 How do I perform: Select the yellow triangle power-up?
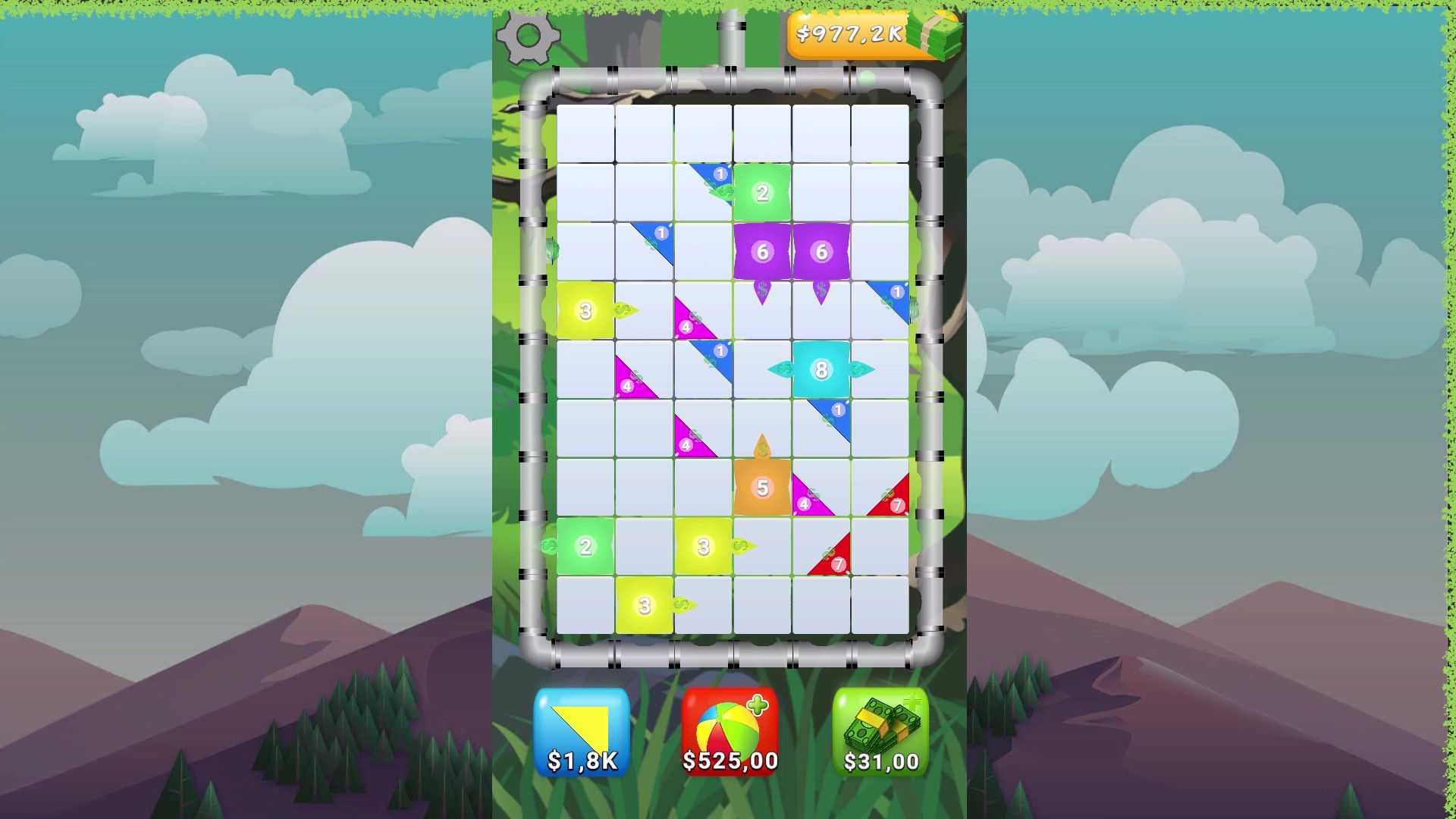pyautogui.click(x=581, y=730)
